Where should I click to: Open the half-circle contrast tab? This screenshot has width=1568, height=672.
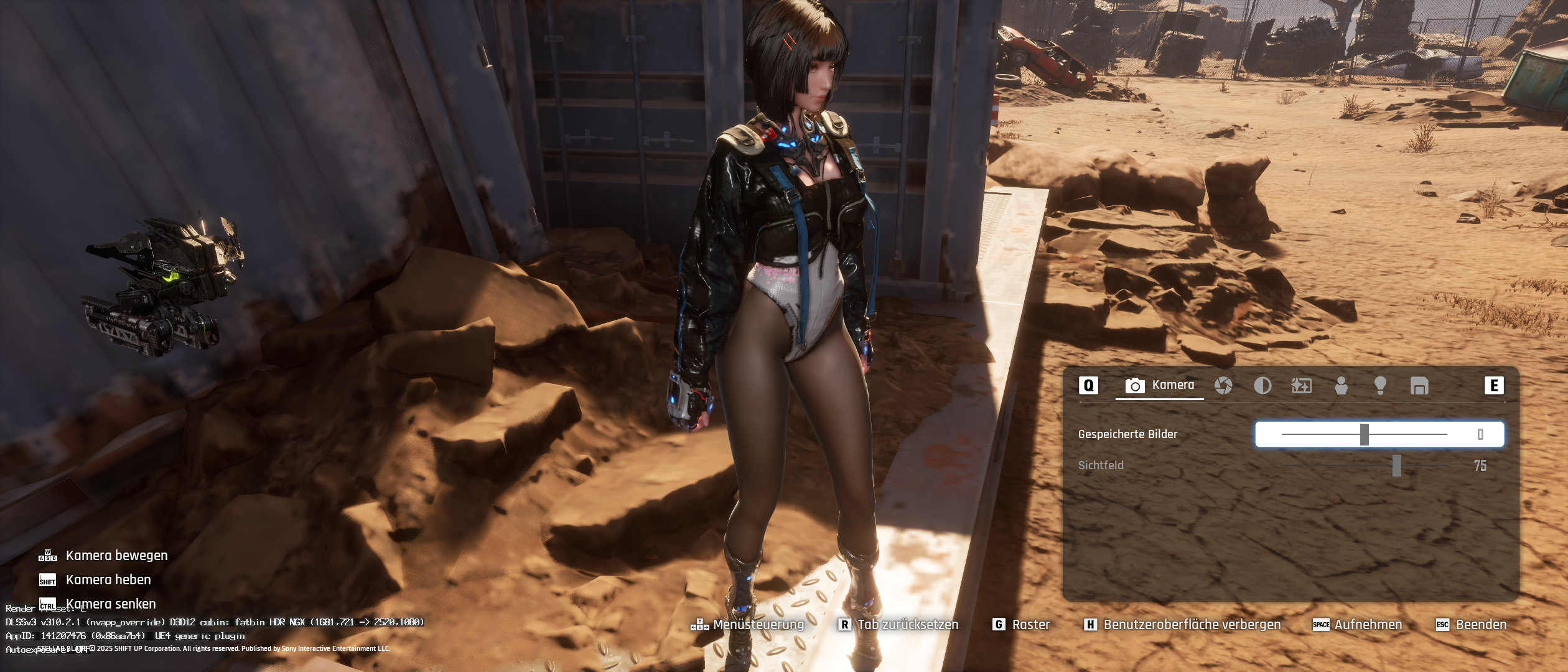click(x=1262, y=386)
